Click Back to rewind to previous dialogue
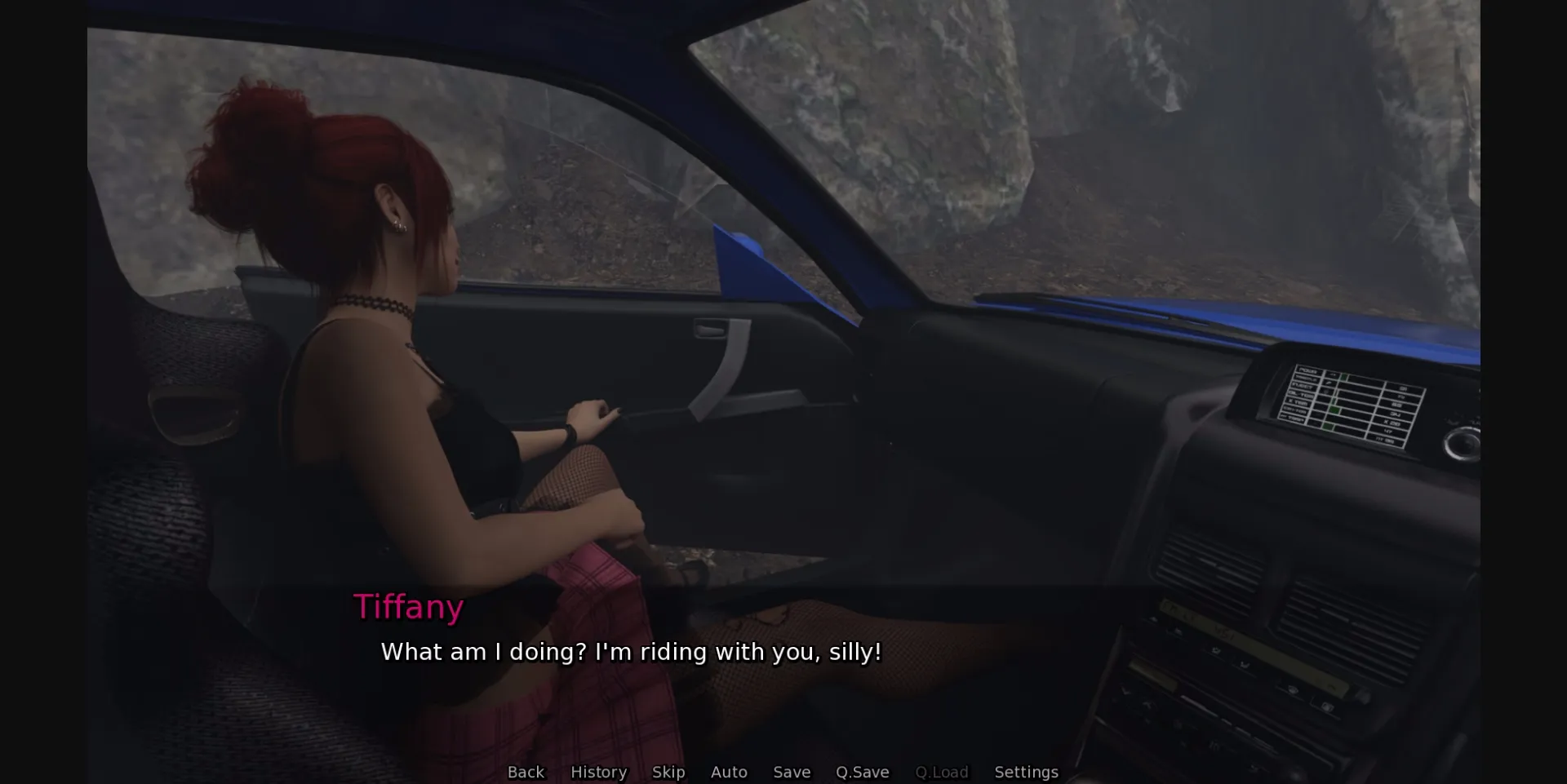Screen dimensions: 1567x784 [x=526, y=772]
